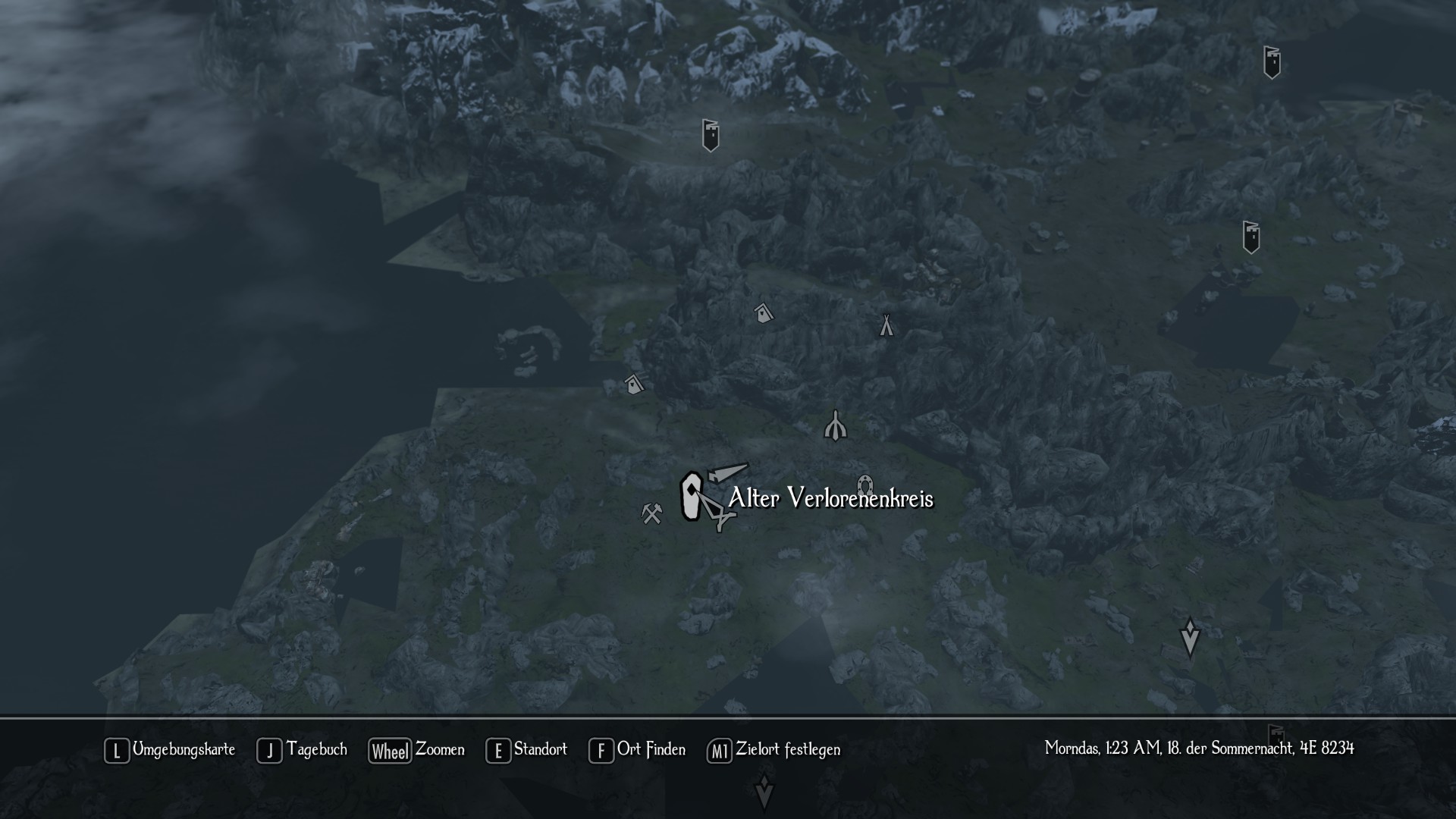The image size is (1456, 819).
Task: Choose the horseshoe-shaped stone ring marker
Action: [864, 485]
